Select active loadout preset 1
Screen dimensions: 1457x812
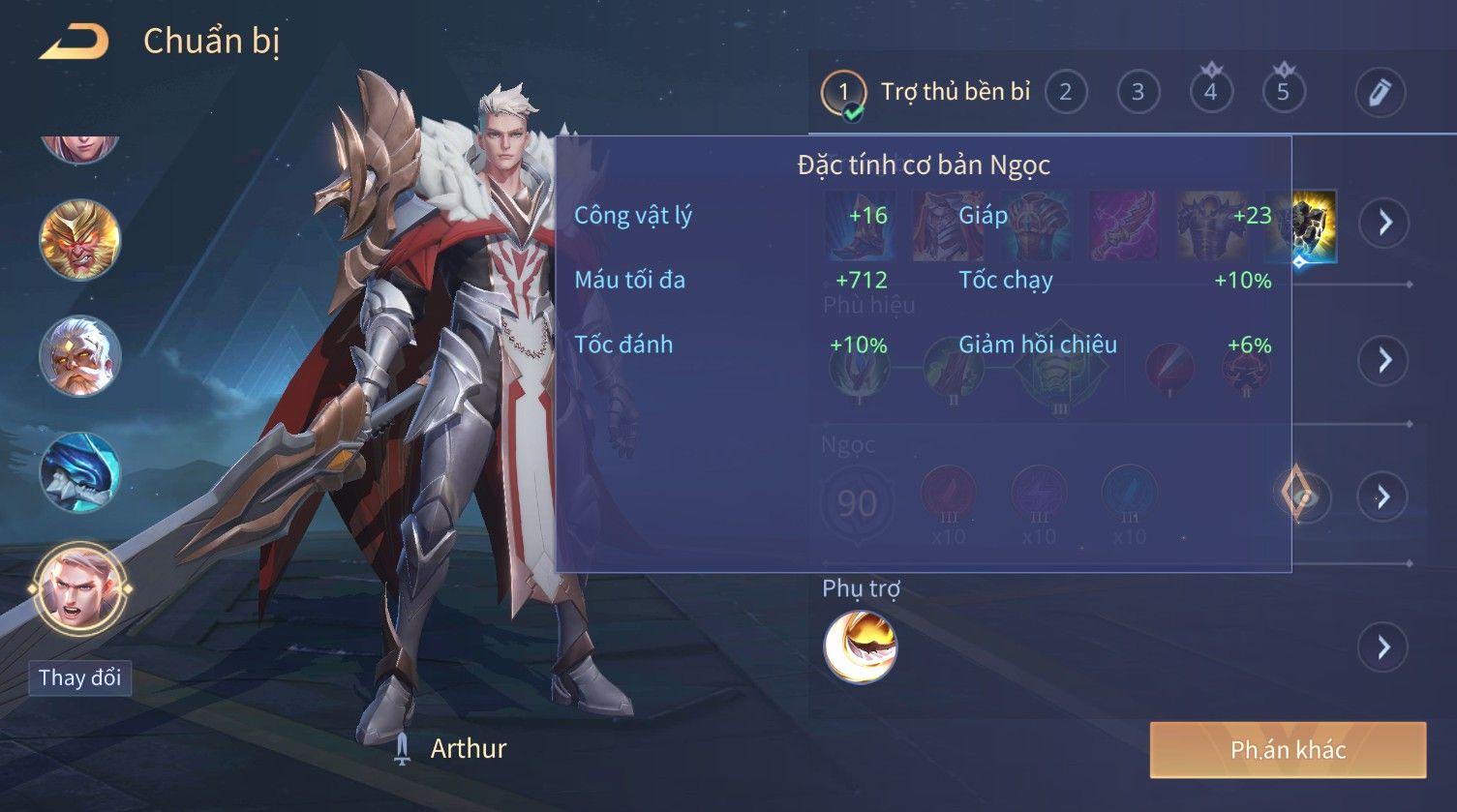click(x=843, y=93)
